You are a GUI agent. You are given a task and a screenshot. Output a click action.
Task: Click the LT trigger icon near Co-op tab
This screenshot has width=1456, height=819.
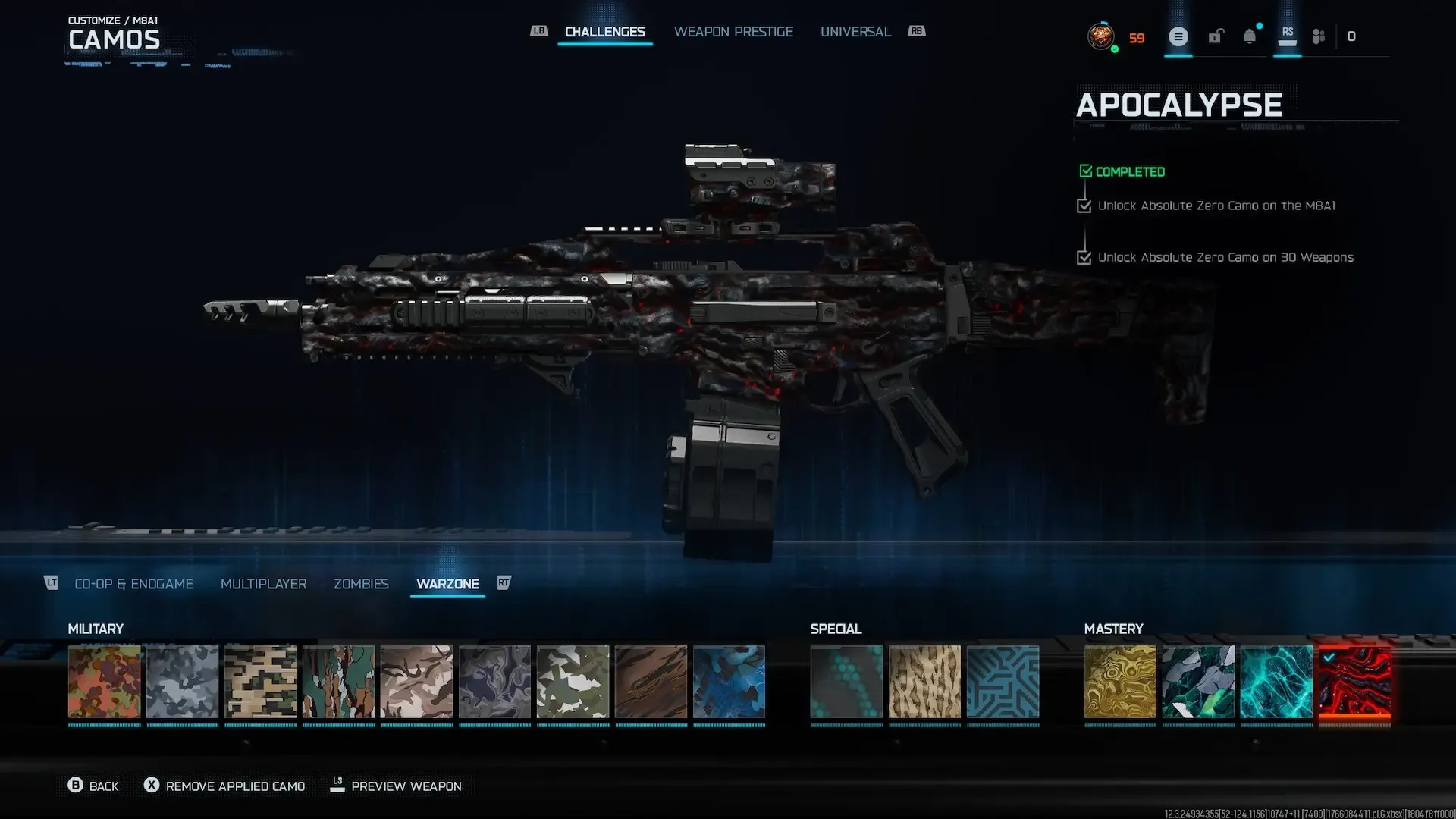pyautogui.click(x=51, y=583)
